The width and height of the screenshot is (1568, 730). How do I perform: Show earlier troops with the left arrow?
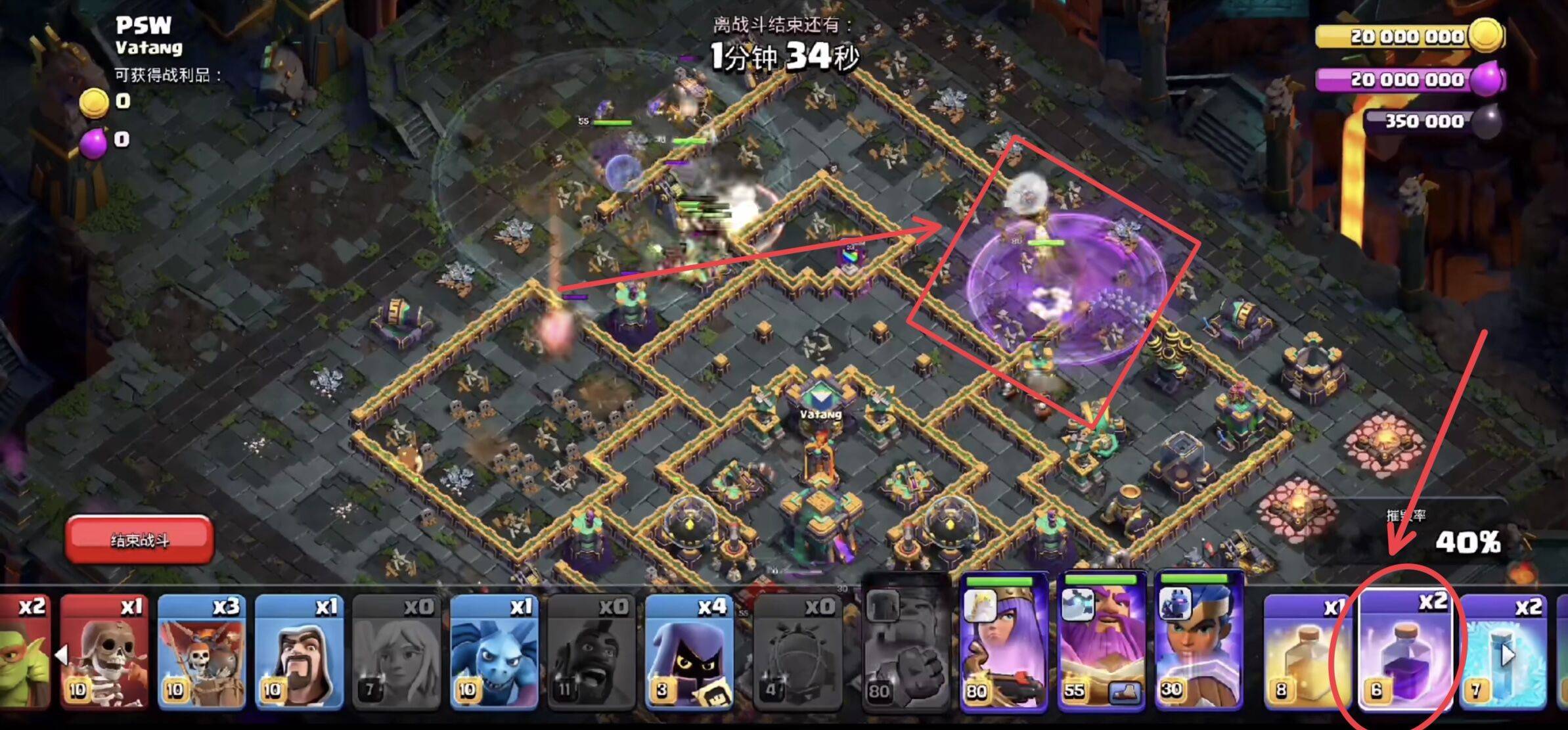coord(62,654)
